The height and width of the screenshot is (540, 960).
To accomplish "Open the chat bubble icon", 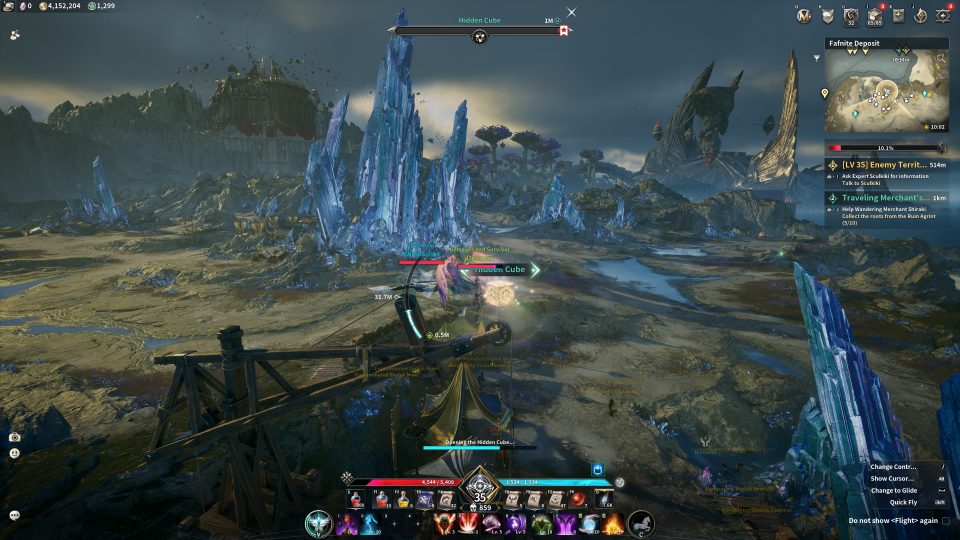I will tap(15, 515).
